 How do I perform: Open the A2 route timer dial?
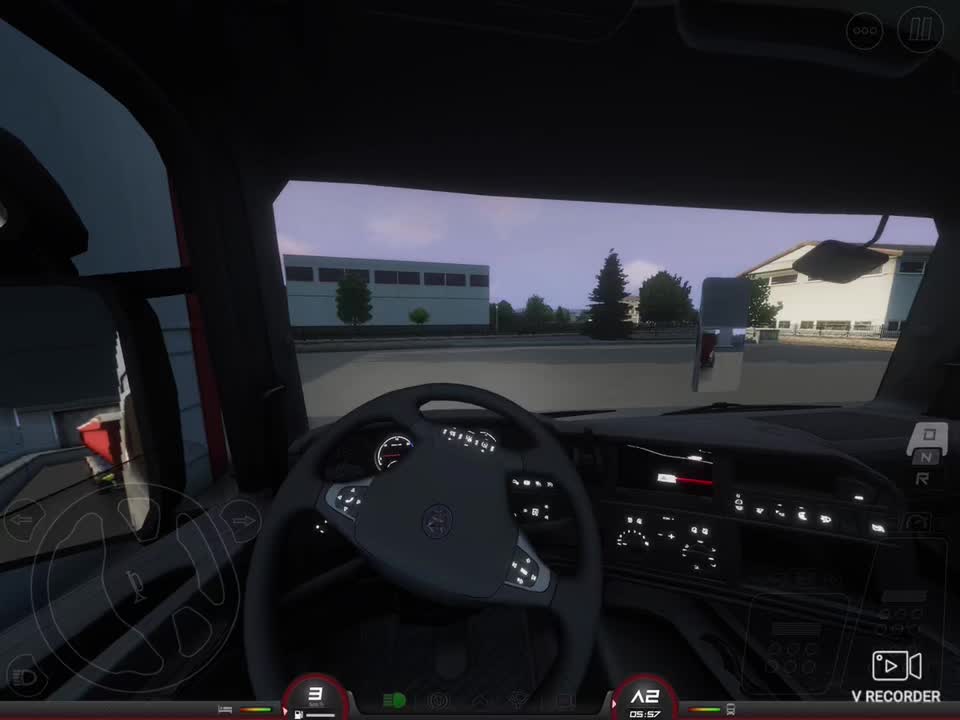click(x=645, y=699)
